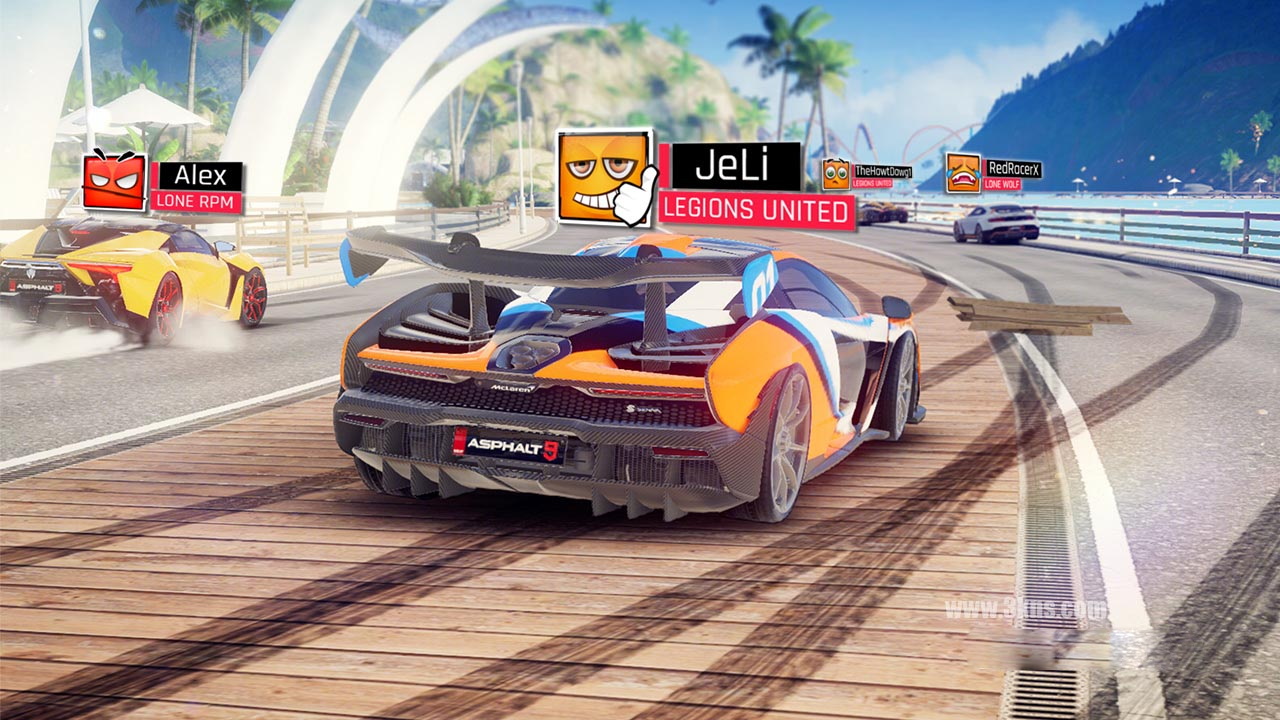Viewport: 1280px width, 720px height.
Task: Select the RedRacerX player name tag
Action: tap(1012, 169)
